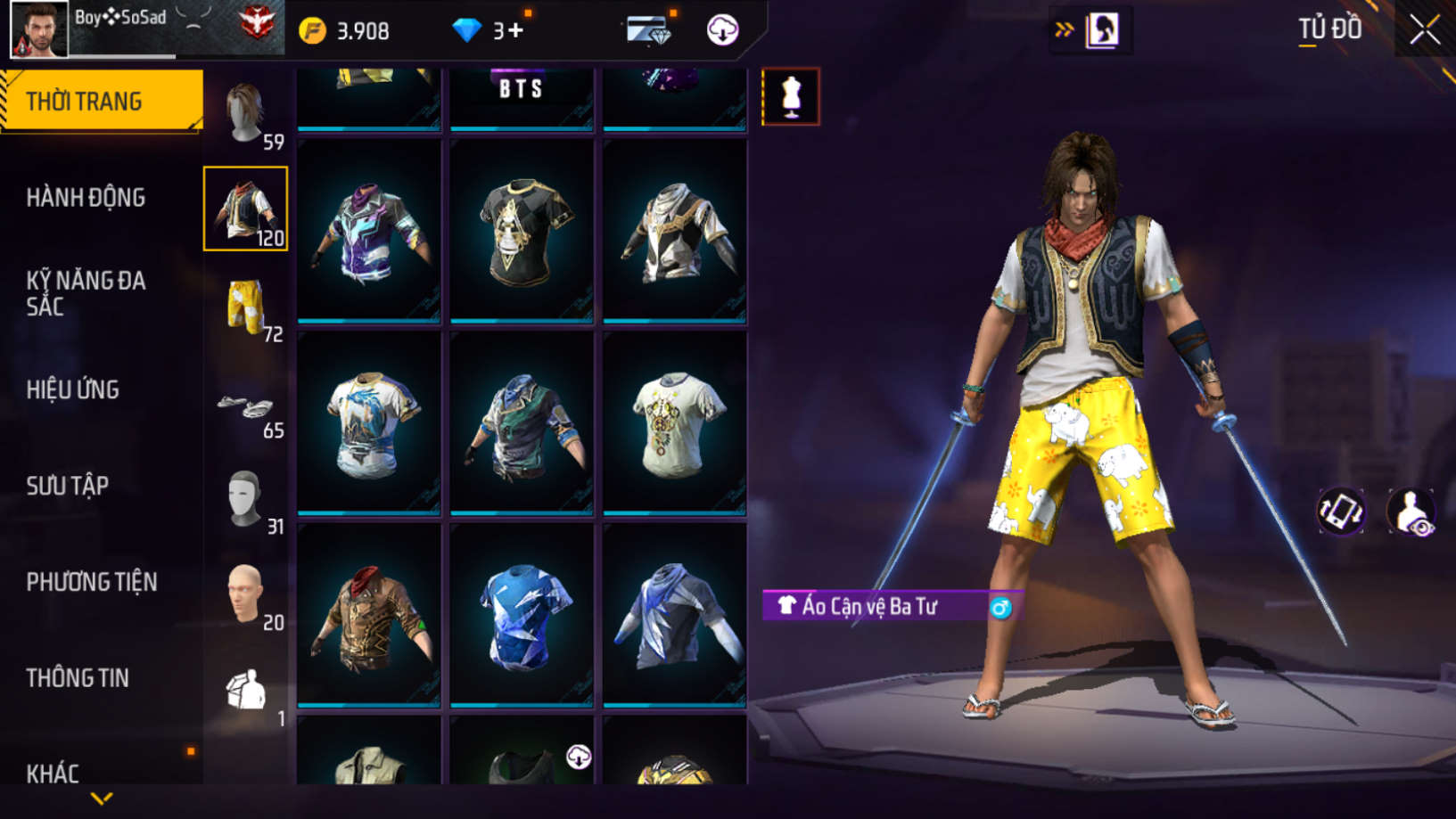Select the THỜI TRANG tab
Image resolution: width=1456 pixels, height=819 pixels.
click(x=101, y=101)
